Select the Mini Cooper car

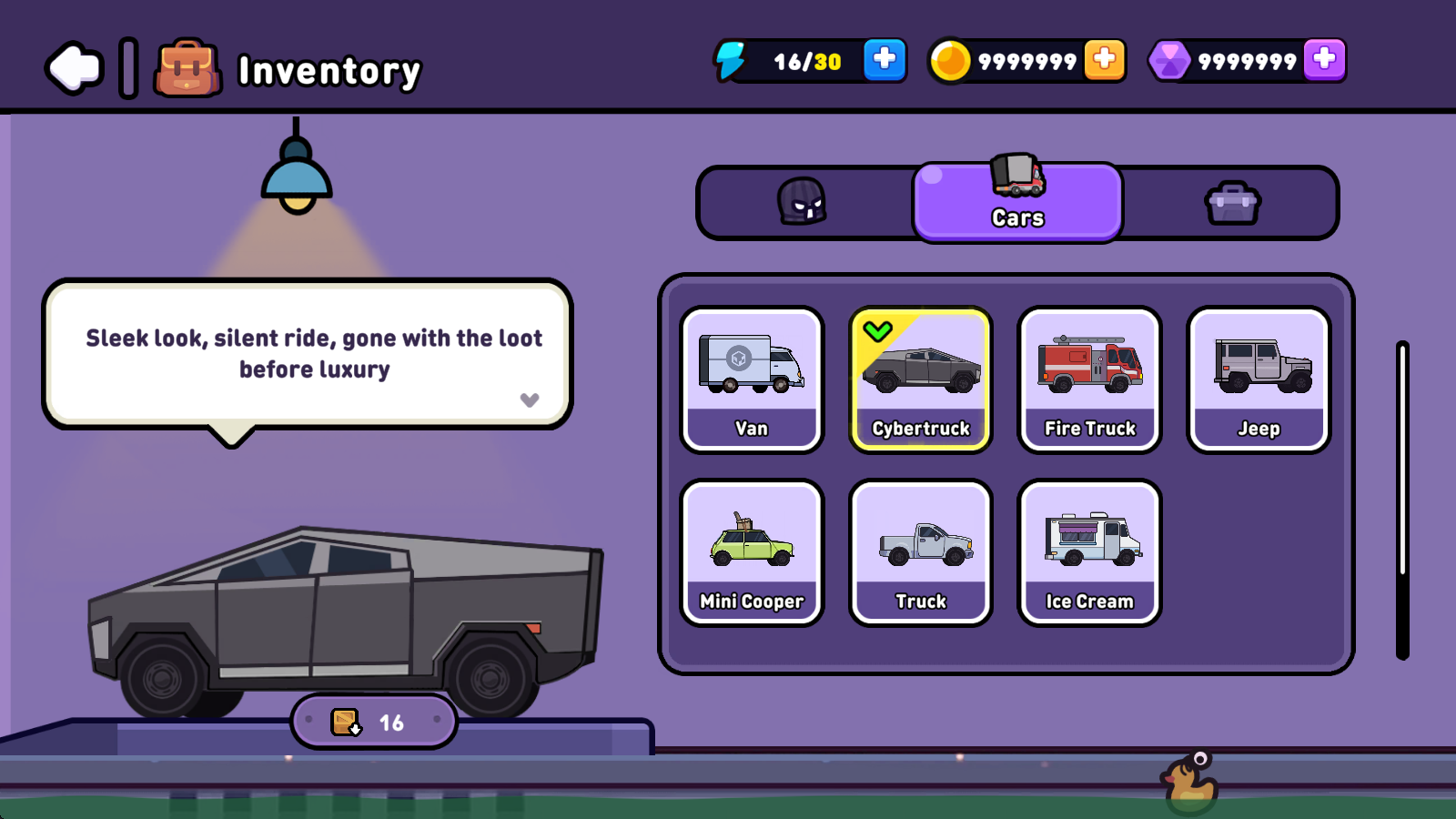click(752, 552)
